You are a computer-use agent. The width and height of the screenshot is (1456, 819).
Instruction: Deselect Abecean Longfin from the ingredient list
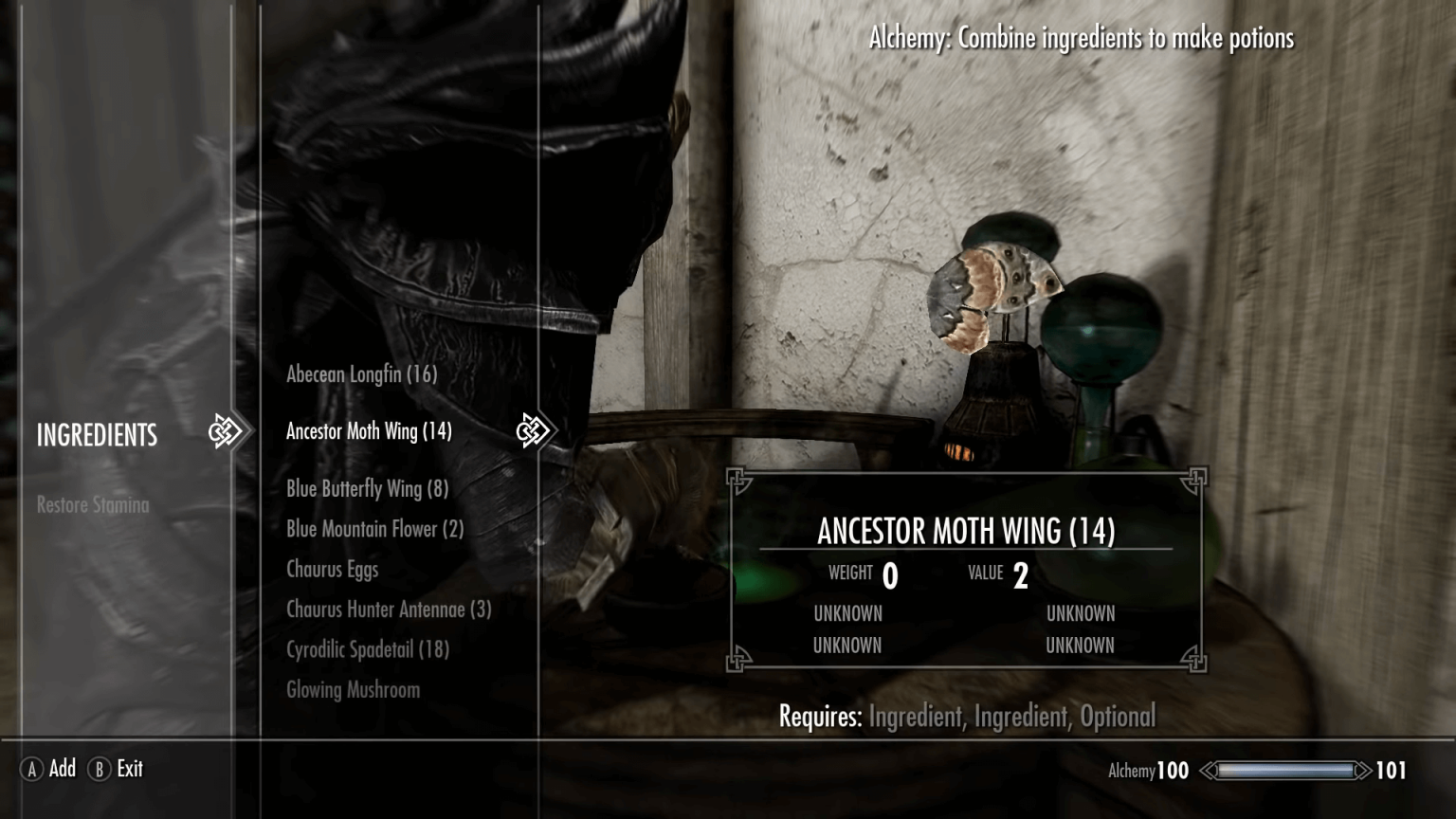click(x=361, y=374)
